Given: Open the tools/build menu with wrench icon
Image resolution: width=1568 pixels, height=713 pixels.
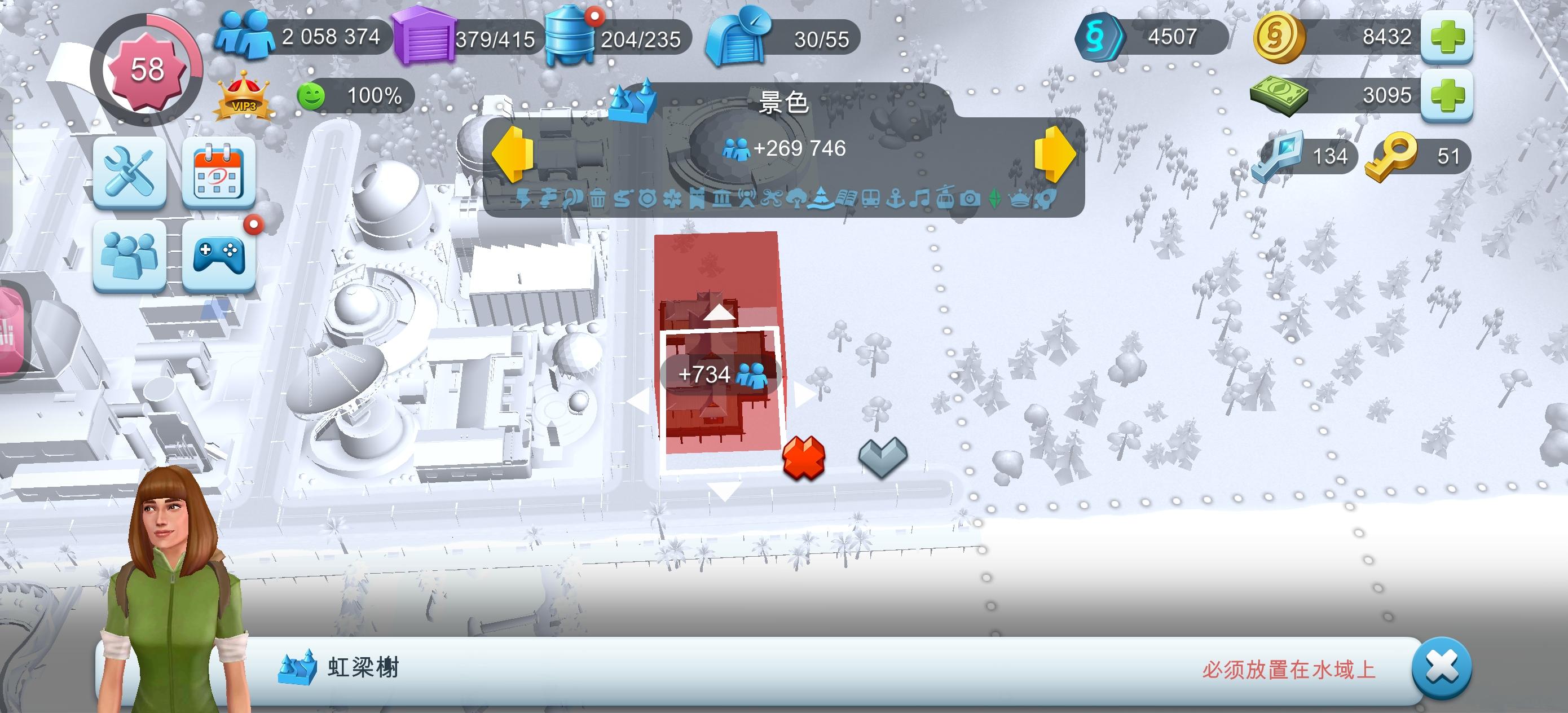Looking at the screenshot, I should 130,175.
